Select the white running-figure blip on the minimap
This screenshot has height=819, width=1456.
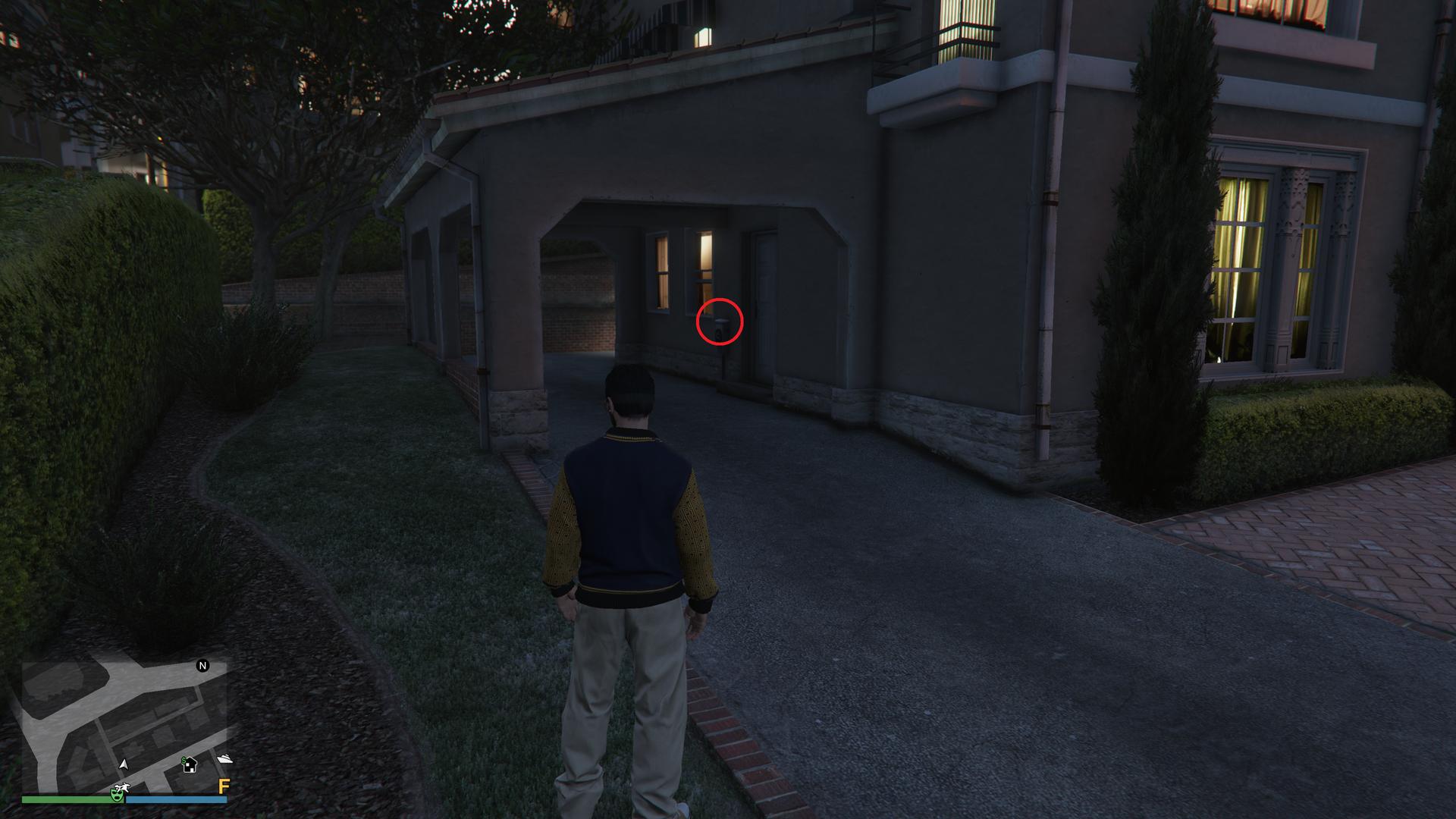coord(122,787)
